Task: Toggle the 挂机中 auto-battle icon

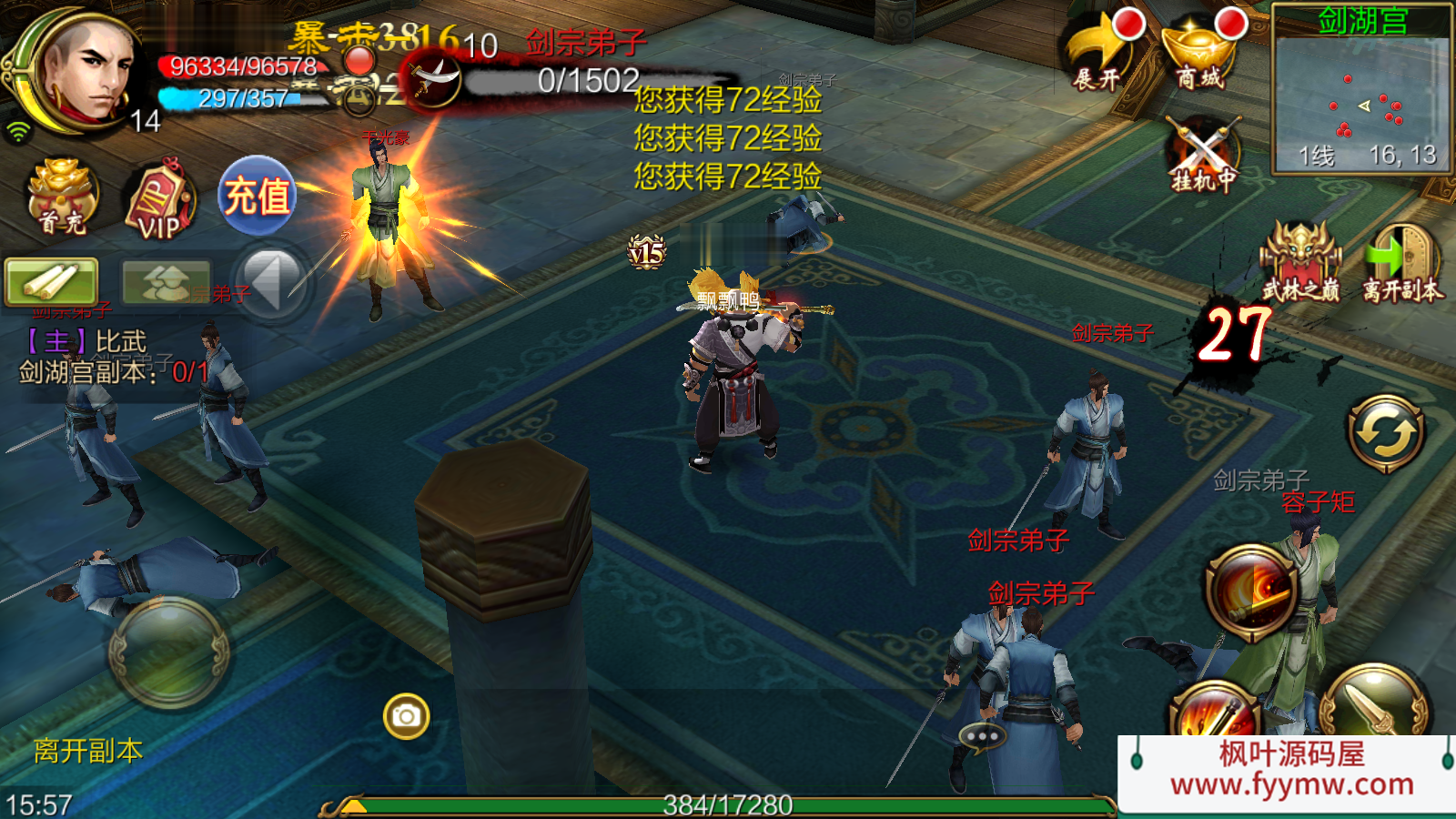Action: coord(1203,155)
